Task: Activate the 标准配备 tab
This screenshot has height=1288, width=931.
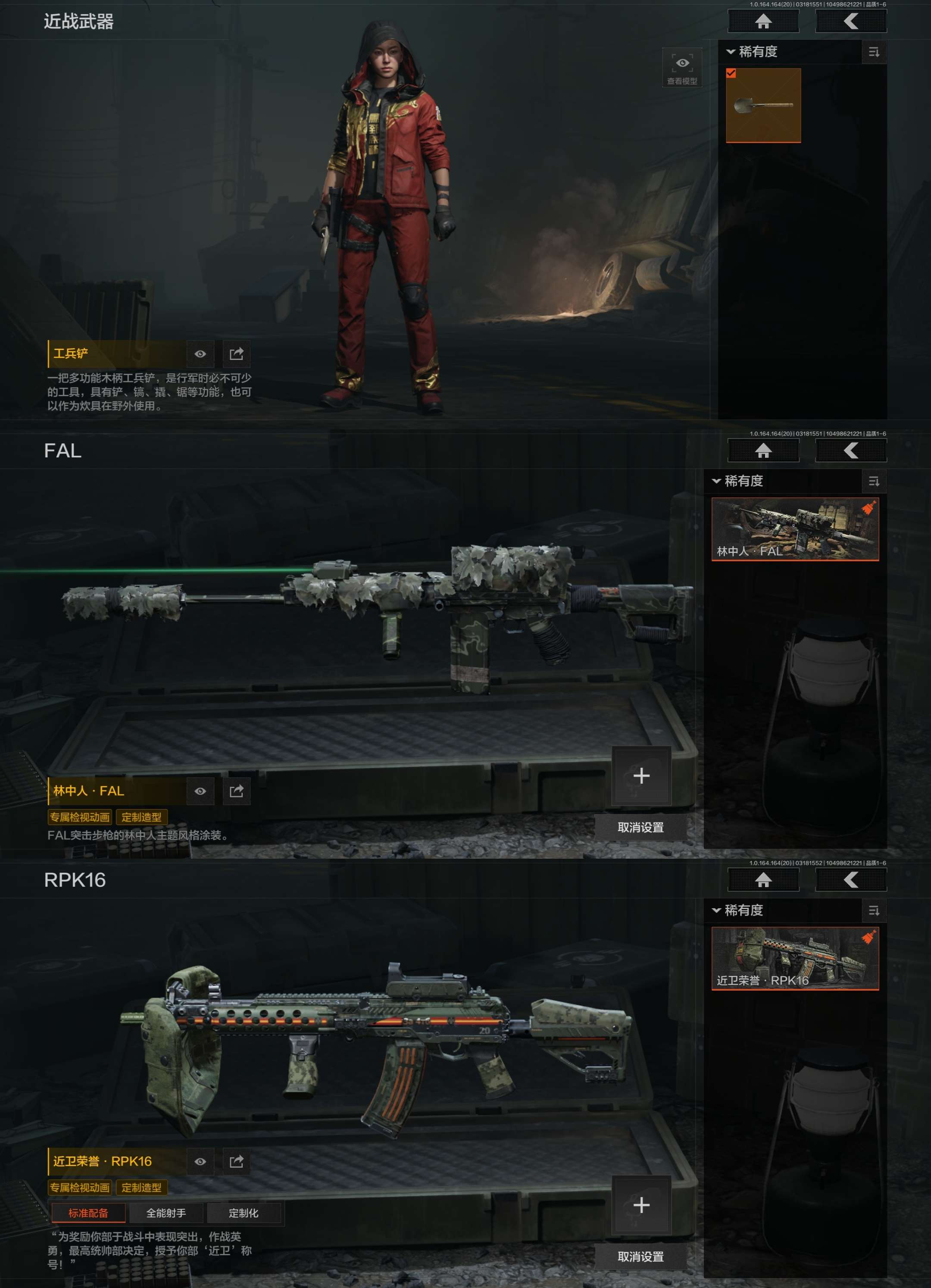Action: (88, 1213)
